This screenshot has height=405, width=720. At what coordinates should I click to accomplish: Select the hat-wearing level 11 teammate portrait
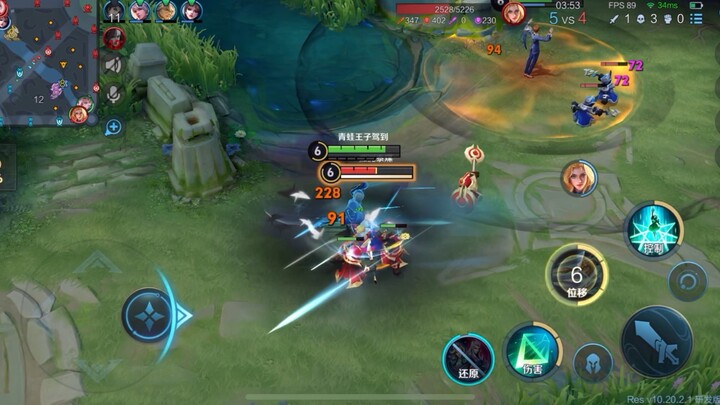pos(114,11)
